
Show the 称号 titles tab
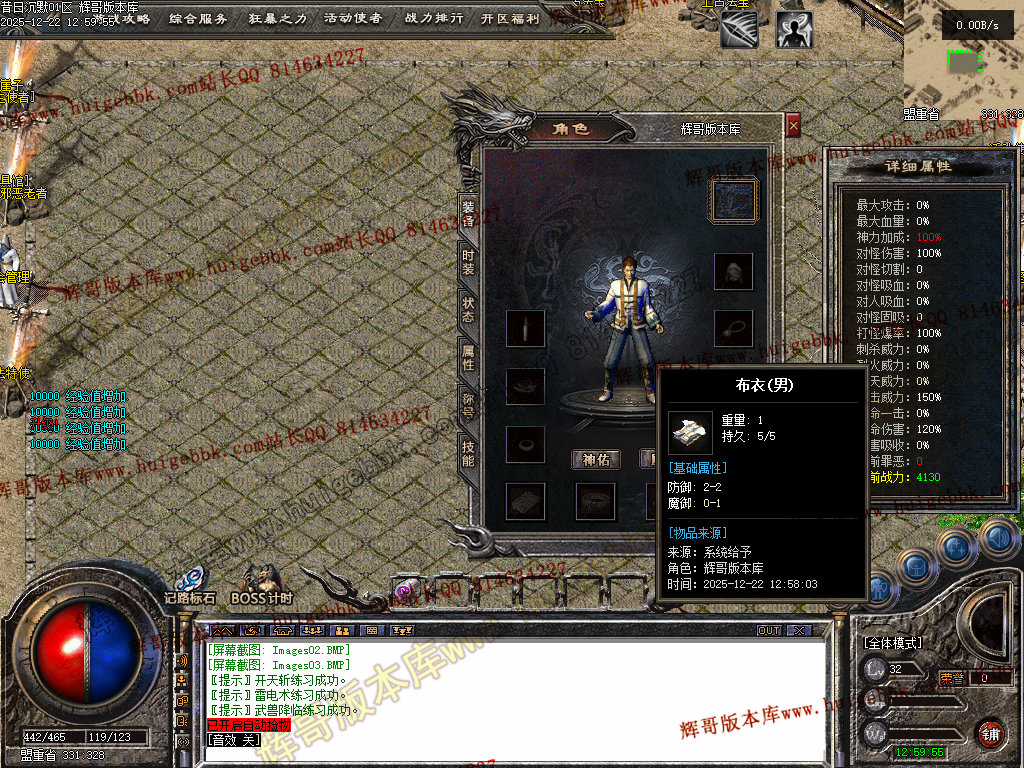[x=468, y=405]
